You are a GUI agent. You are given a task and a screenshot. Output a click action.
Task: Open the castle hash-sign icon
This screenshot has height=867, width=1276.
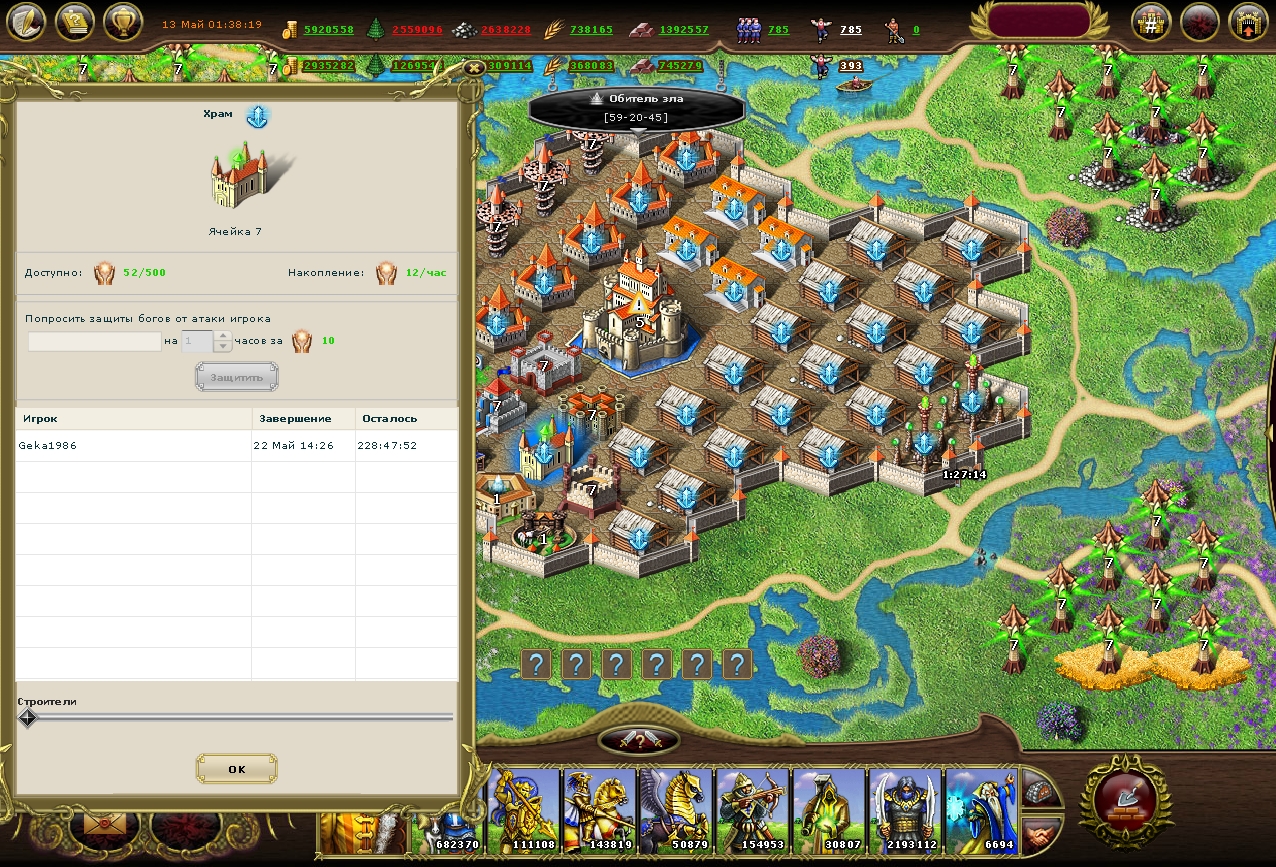coord(1151,23)
